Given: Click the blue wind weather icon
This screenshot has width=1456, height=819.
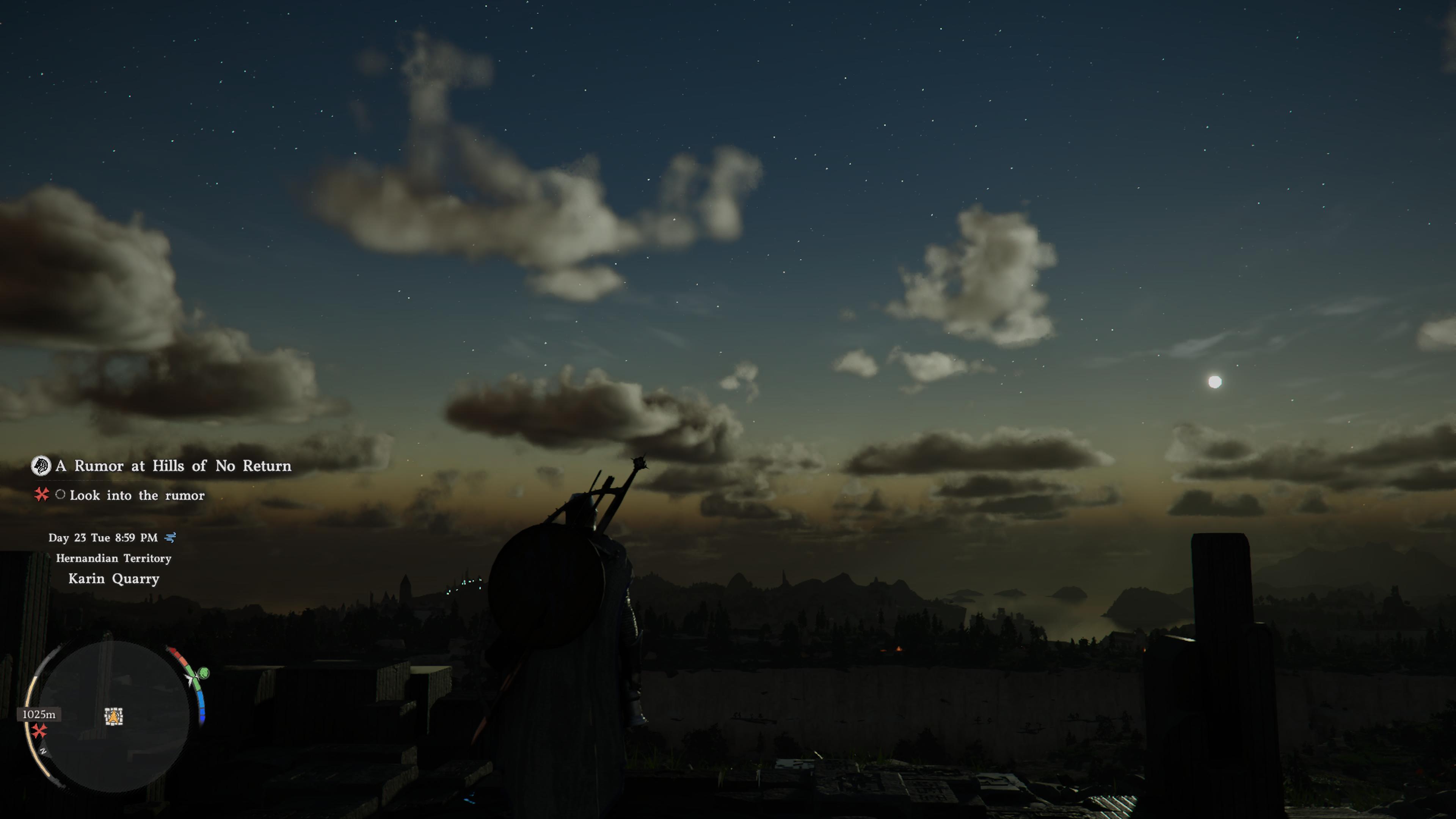Looking at the screenshot, I should [169, 538].
